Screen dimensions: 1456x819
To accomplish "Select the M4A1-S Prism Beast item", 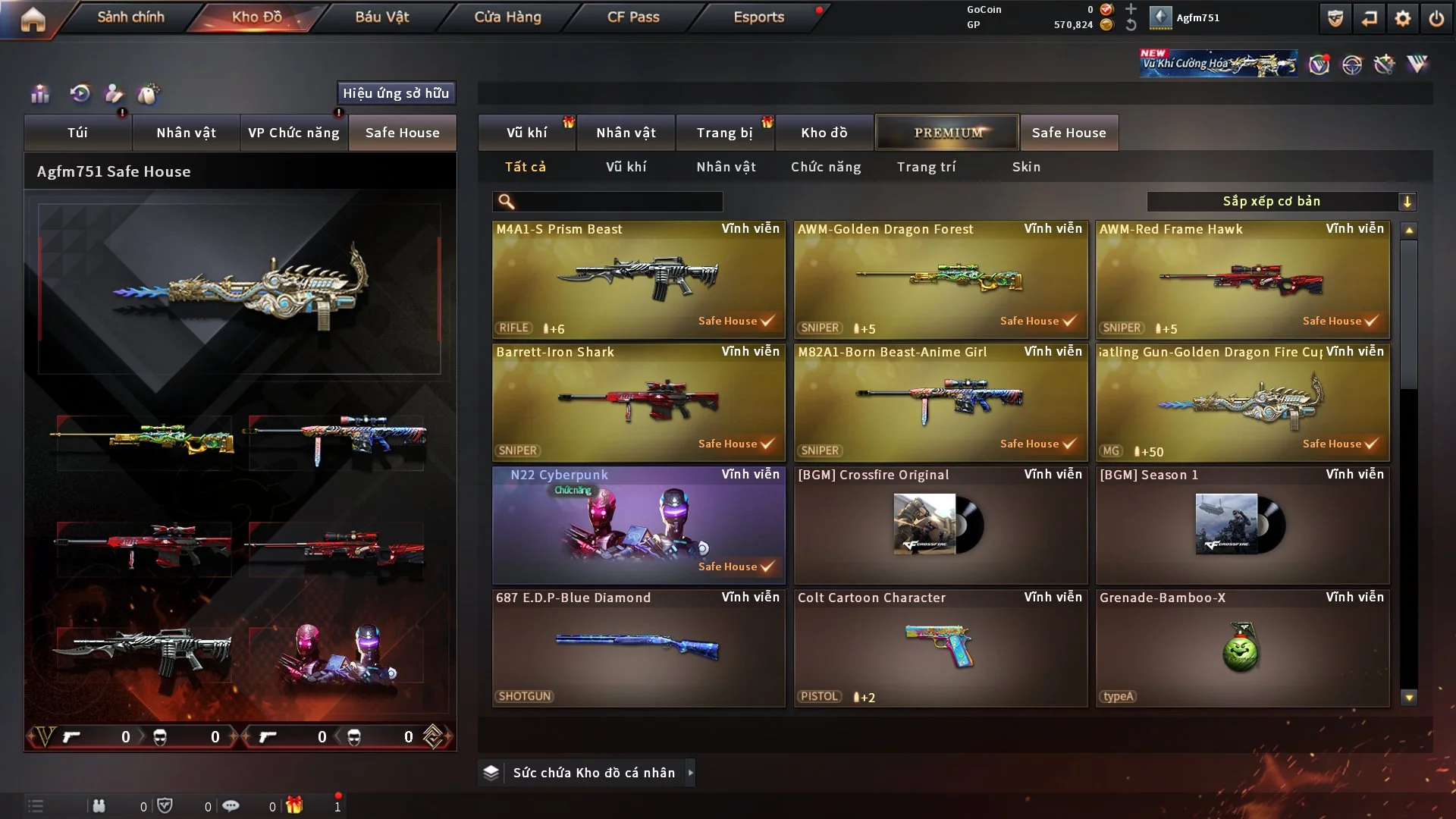I will [639, 279].
